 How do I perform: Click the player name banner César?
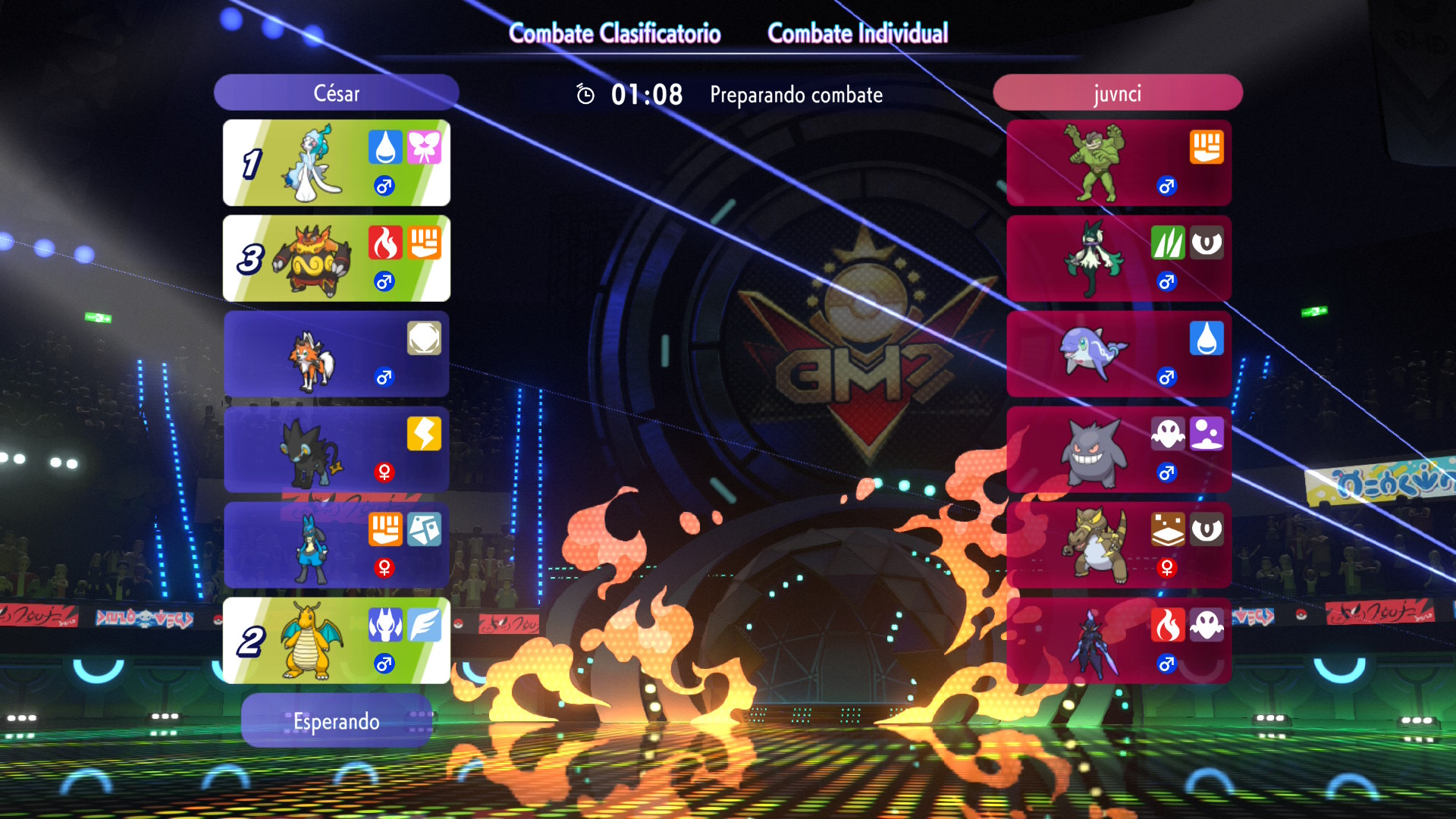pos(336,93)
